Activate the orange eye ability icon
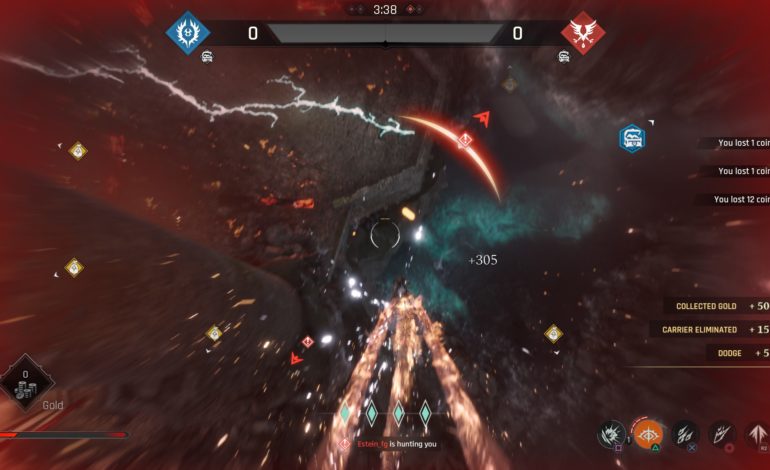Viewport: 770px width, 470px height. click(x=649, y=436)
